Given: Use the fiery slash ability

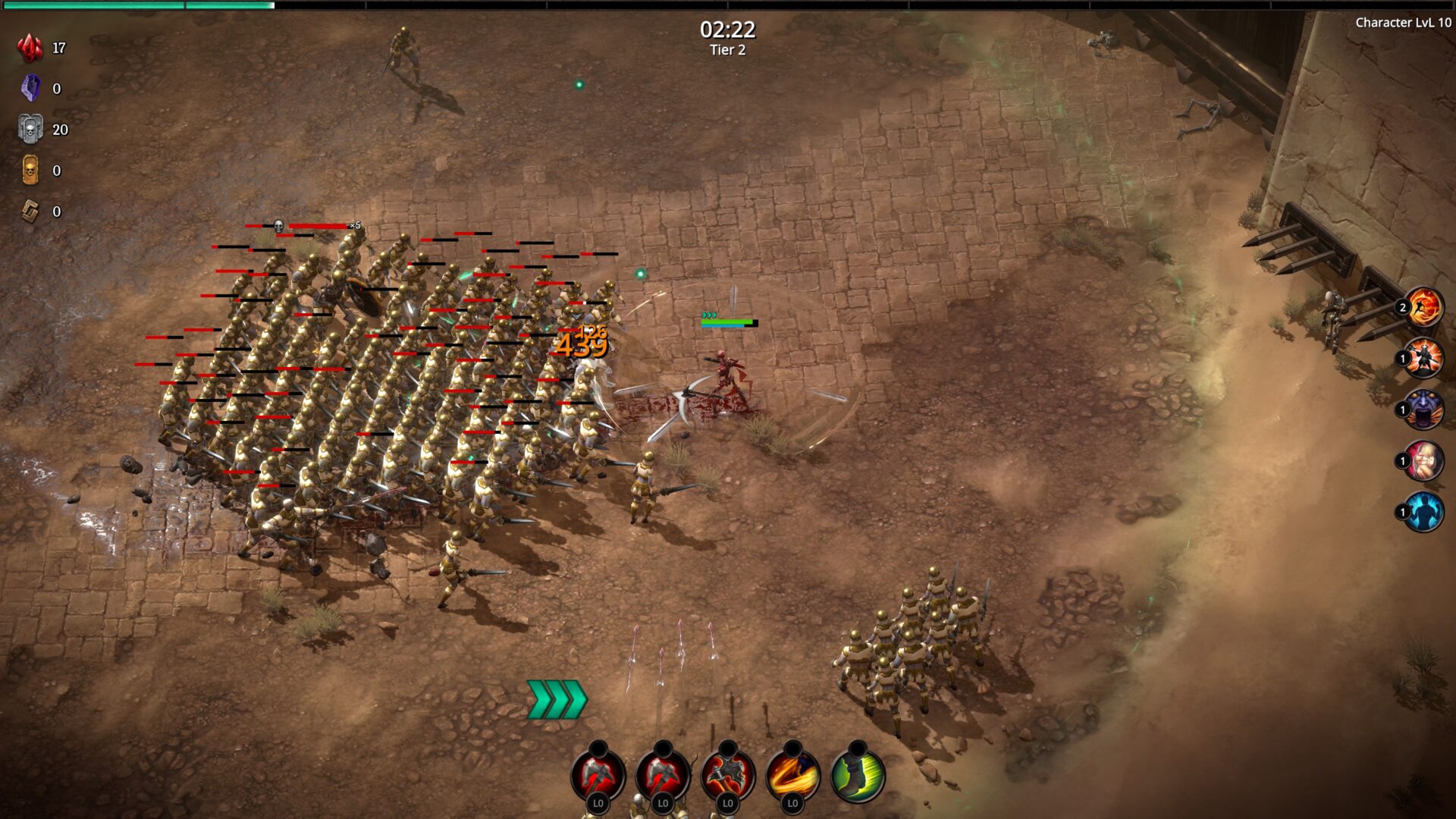Looking at the screenshot, I should coord(792,775).
